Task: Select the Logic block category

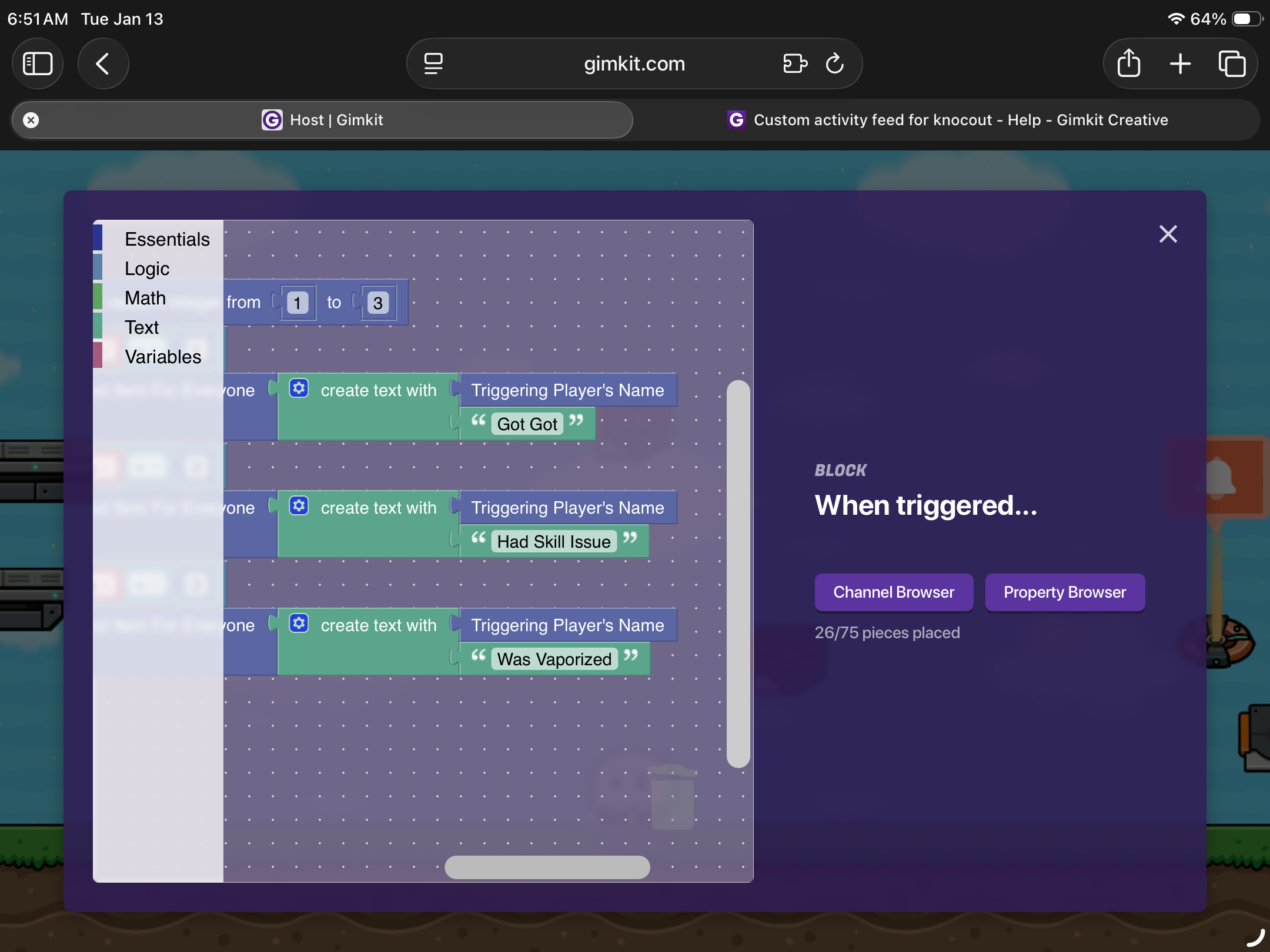Action: (x=147, y=269)
